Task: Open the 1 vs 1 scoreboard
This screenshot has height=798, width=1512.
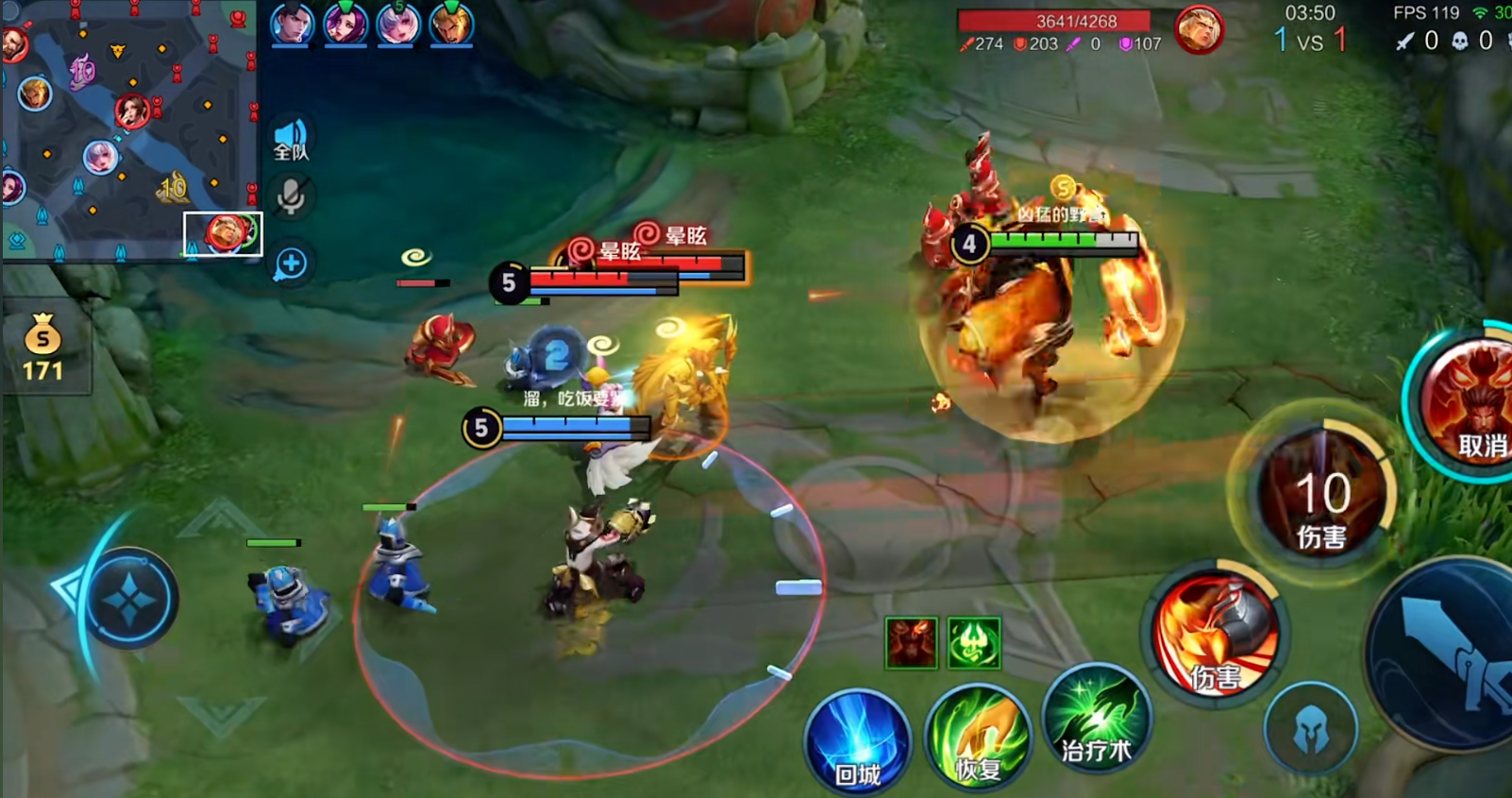Action: click(1310, 41)
